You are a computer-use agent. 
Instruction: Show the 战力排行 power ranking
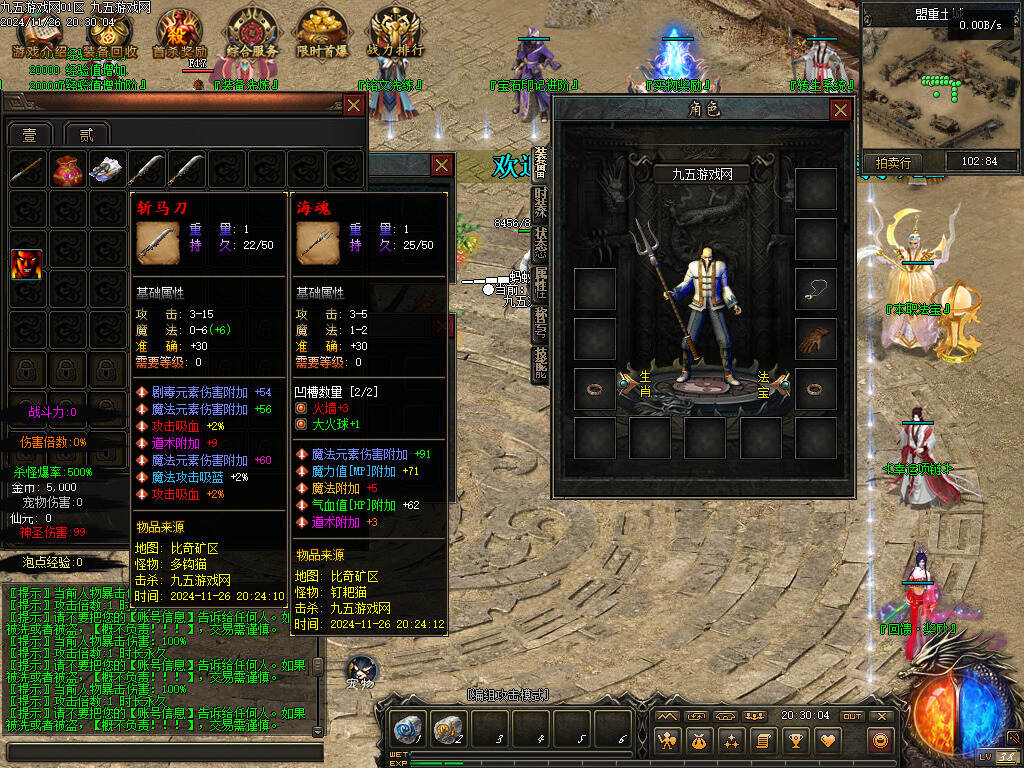point(396,32)
